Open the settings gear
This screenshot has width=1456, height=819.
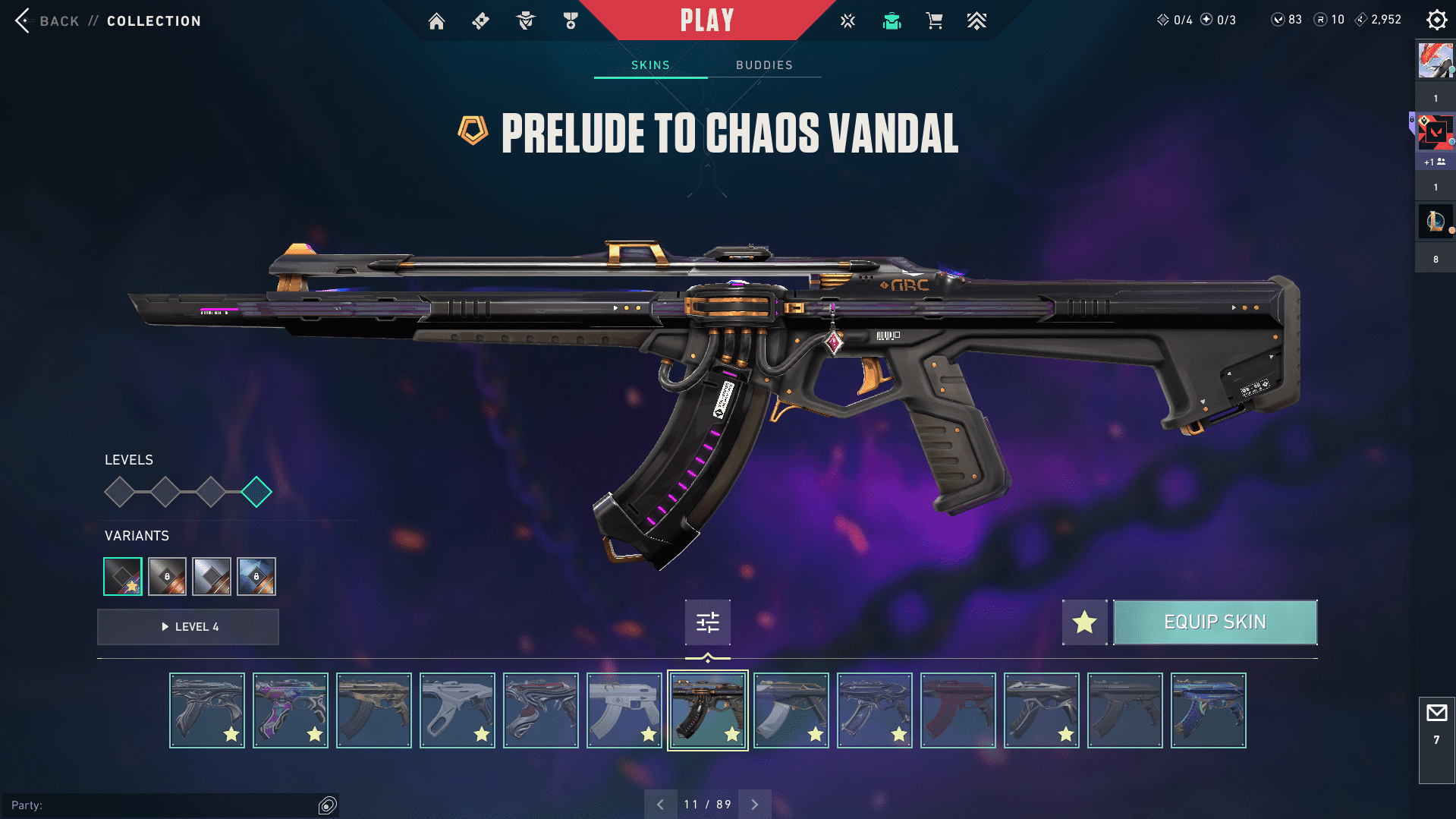click(1436, 20)
